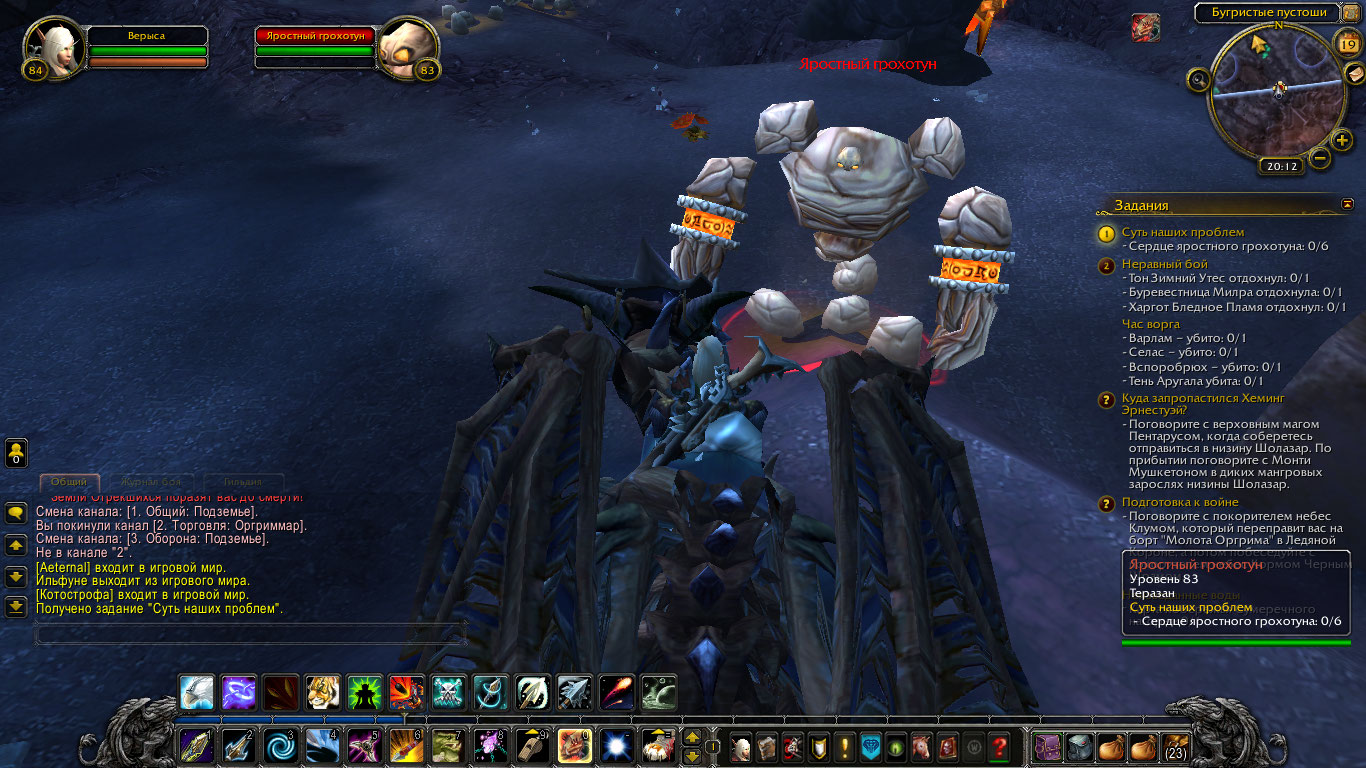Collapse the Задания quest tracker
This screenshot has width=1366, height=768.
click(1347, 204)
